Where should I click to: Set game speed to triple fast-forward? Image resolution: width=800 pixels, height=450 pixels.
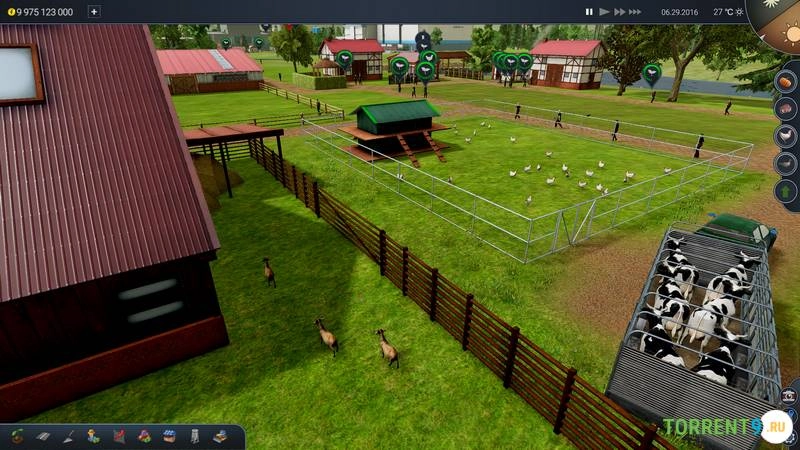636,12
